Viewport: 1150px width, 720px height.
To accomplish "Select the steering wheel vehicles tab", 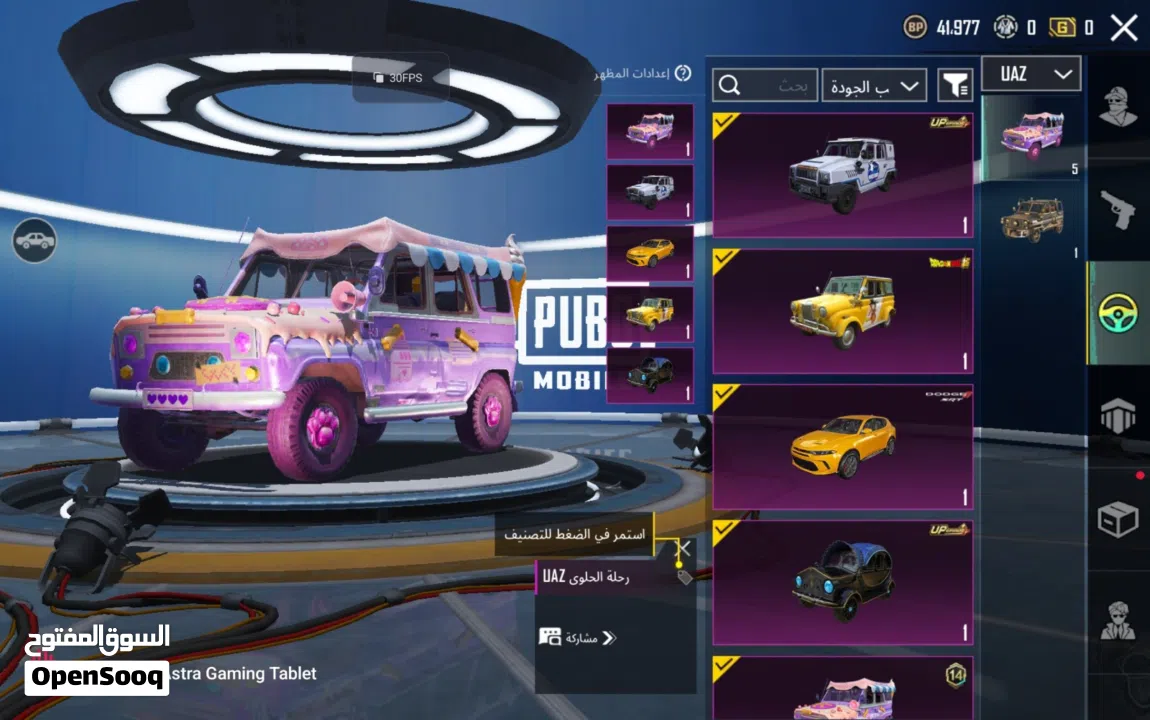I will click(1118, 313).
